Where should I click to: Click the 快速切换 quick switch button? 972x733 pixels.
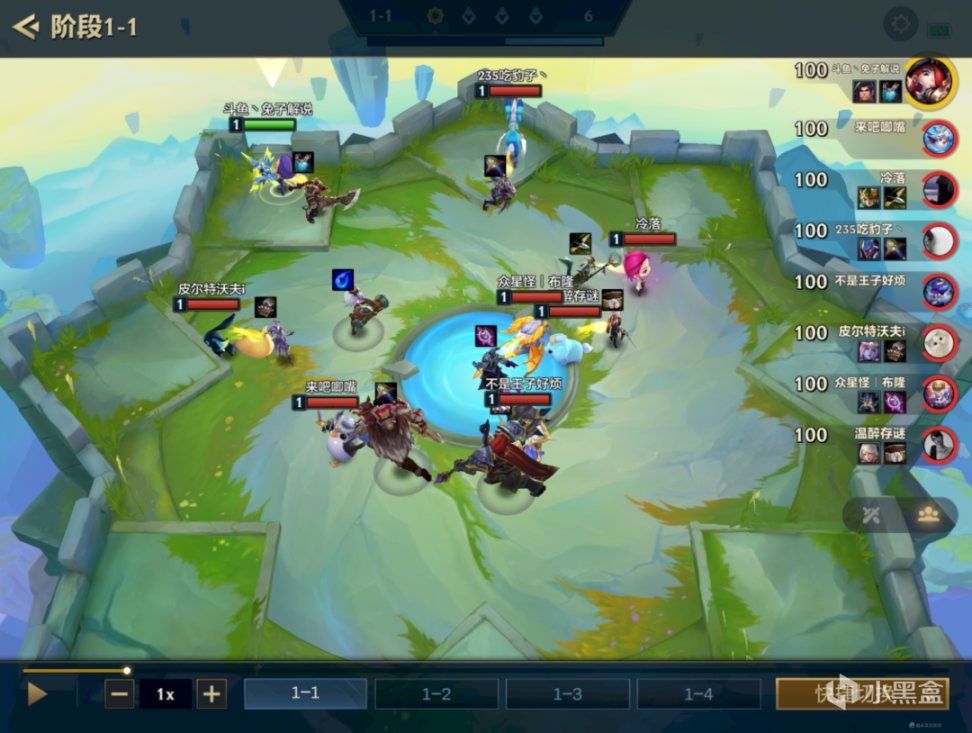pos(862,693)
